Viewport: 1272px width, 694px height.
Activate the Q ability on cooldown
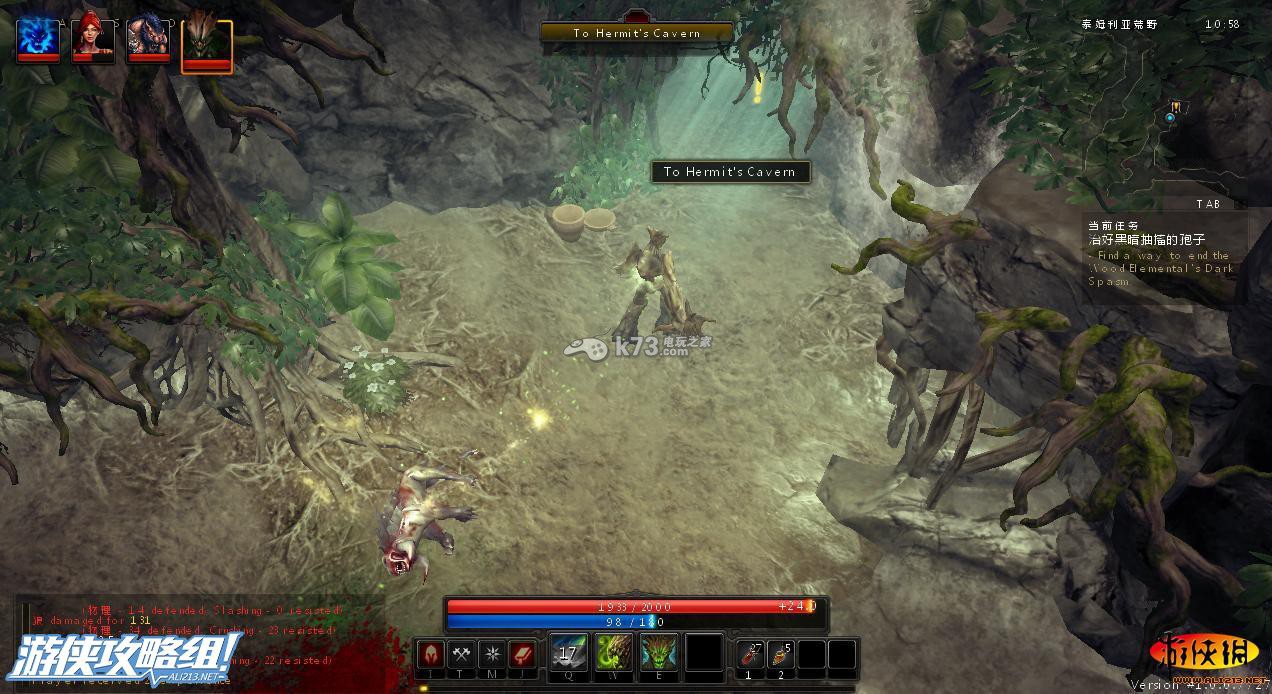[569, 654]
